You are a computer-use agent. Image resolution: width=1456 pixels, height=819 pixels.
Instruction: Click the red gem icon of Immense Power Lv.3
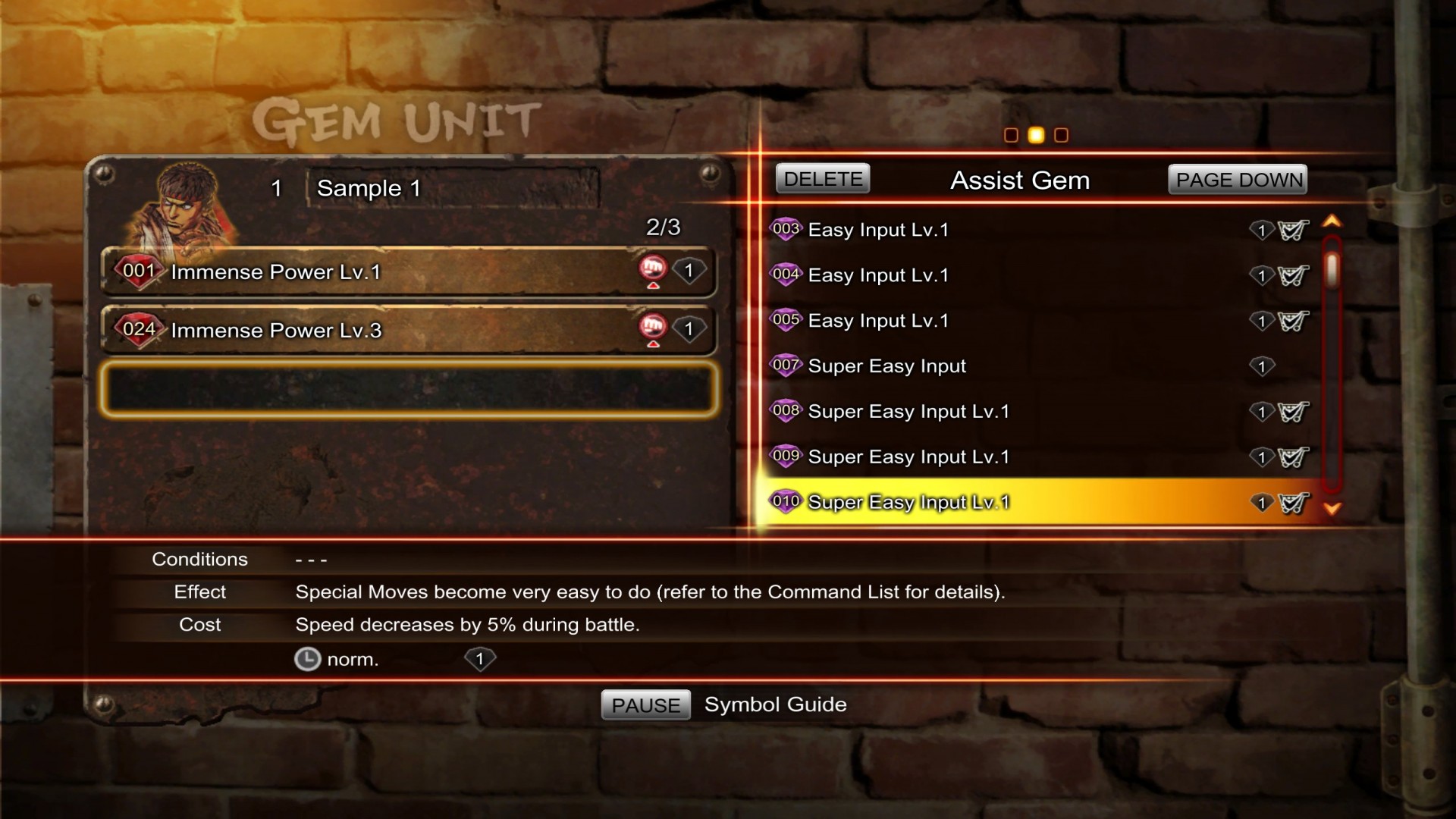(x=138, y=329)
